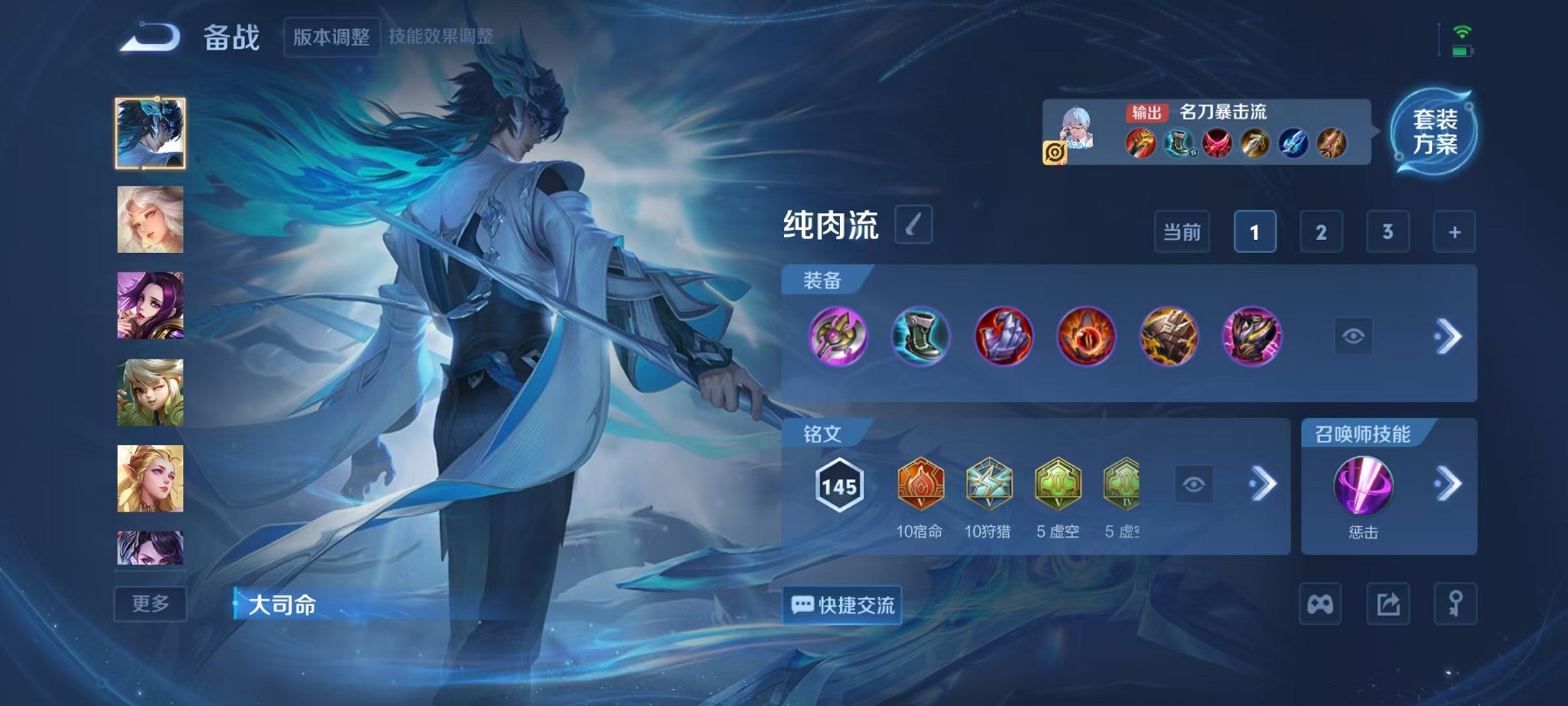
Task: Select the boots item in the 装备 row
Action: (x=919, y=336)
